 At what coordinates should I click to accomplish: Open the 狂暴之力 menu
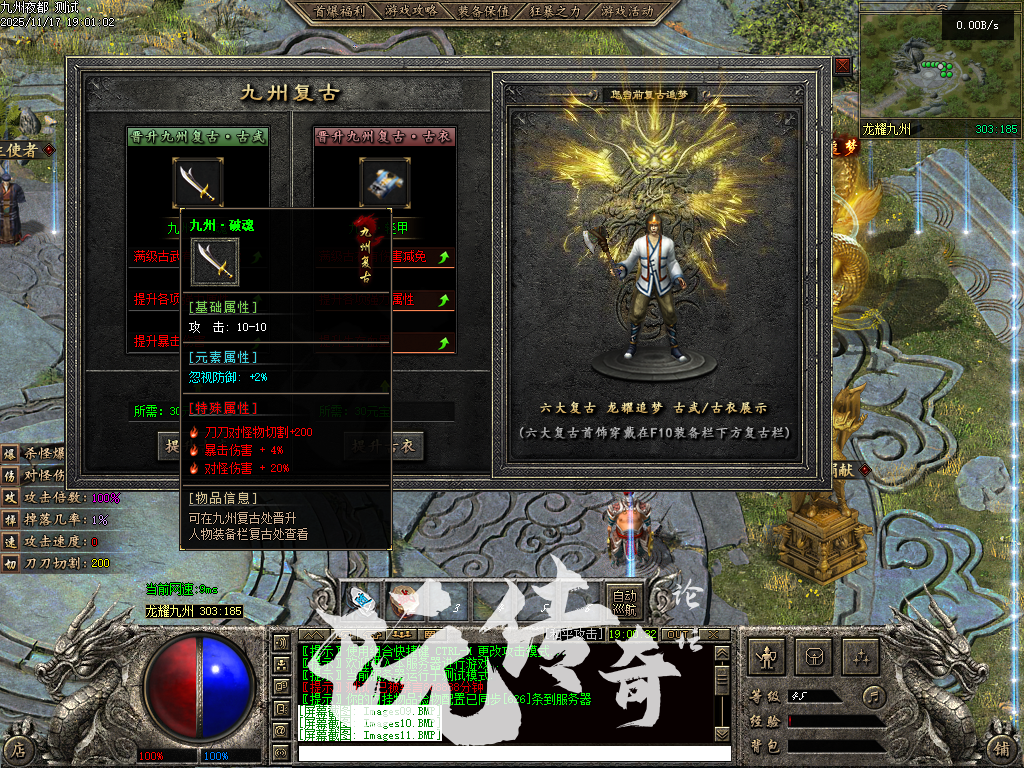pos(556,11)
